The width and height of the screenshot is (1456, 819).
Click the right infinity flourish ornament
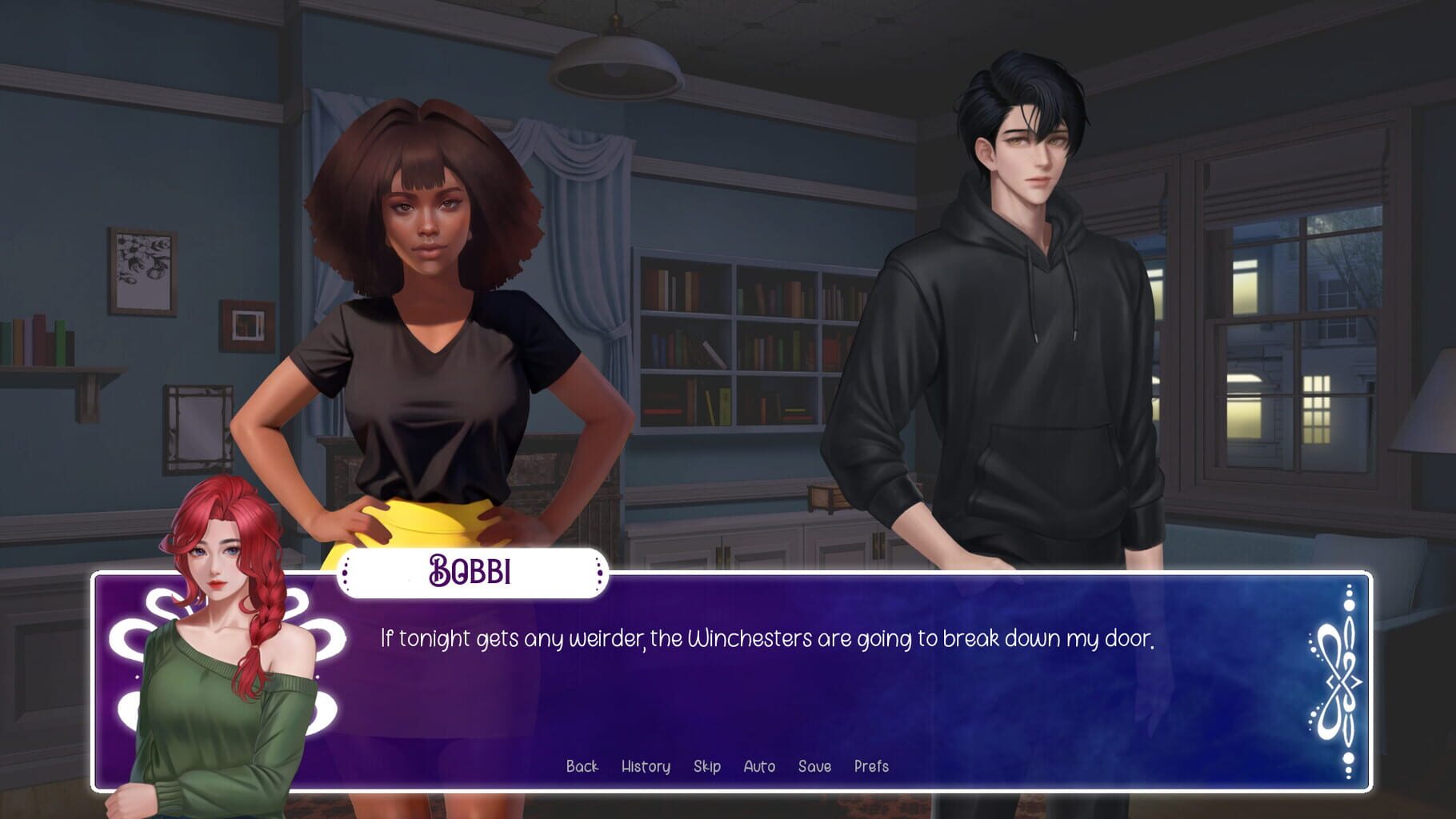coord(1340,681)
